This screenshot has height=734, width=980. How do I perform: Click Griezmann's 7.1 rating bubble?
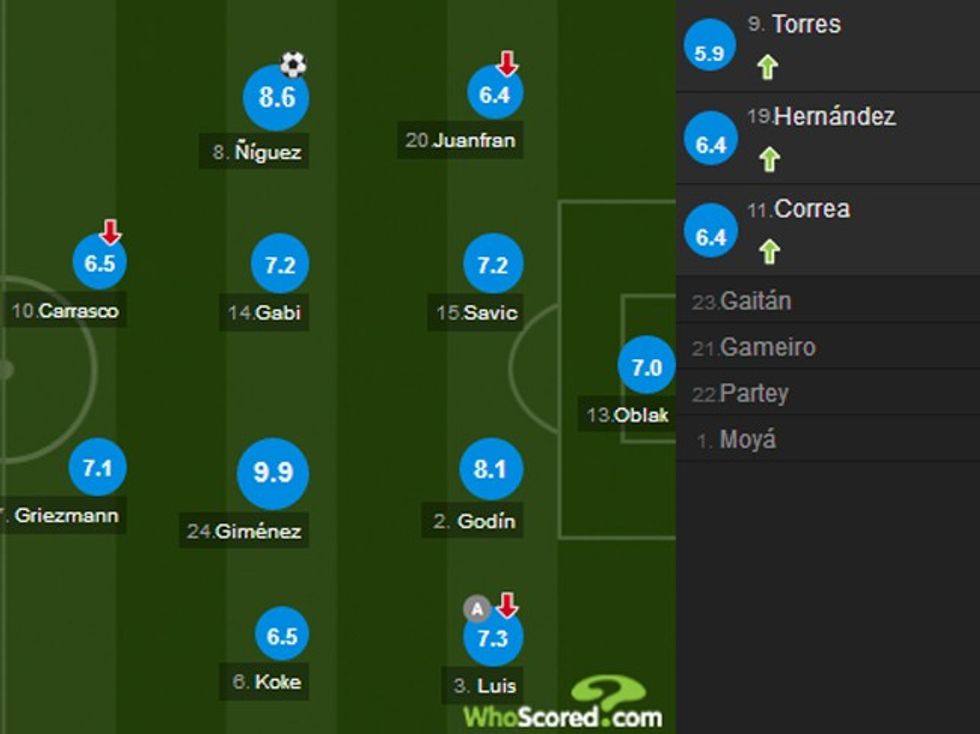(97, 467)
